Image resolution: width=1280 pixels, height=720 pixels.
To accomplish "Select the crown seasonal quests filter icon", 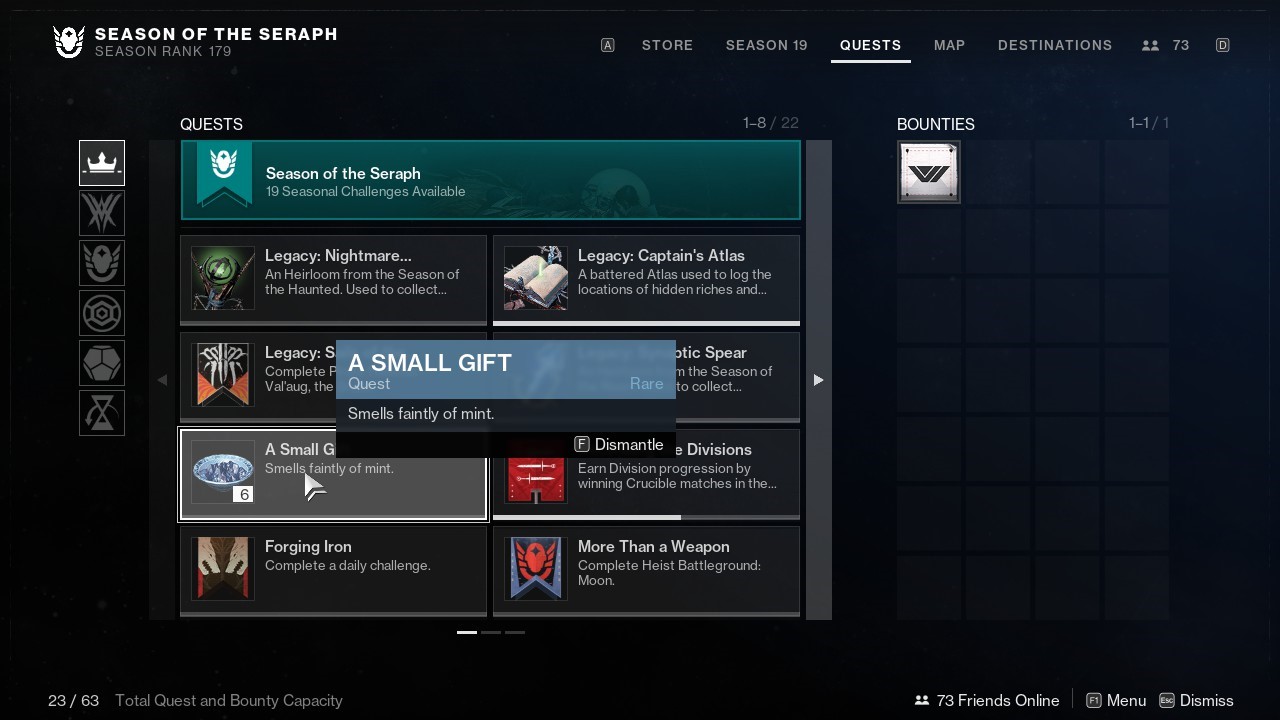I will tap(101, 163).
